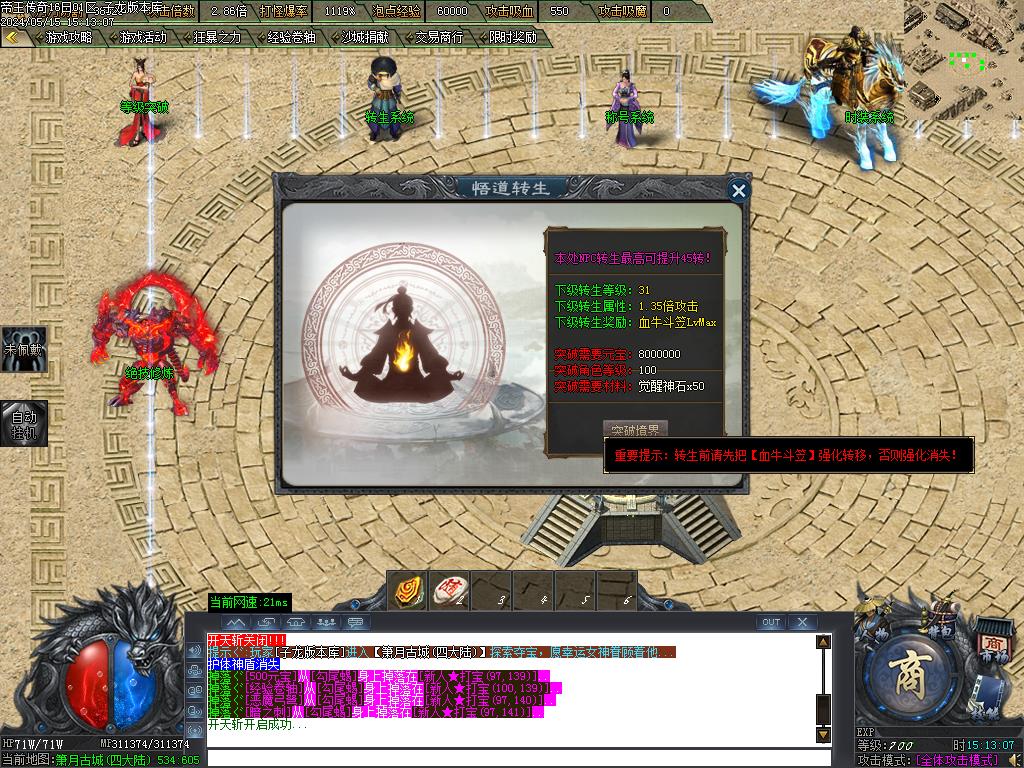Focus the chat text input box

[510, 757]
